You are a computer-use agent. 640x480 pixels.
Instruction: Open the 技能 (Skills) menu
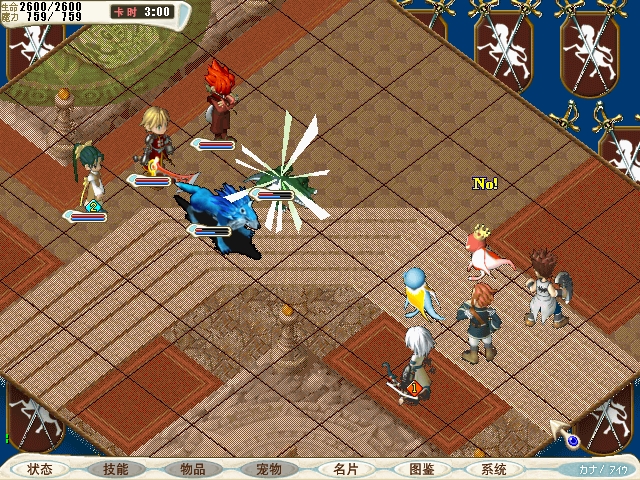tap(116, 469)
